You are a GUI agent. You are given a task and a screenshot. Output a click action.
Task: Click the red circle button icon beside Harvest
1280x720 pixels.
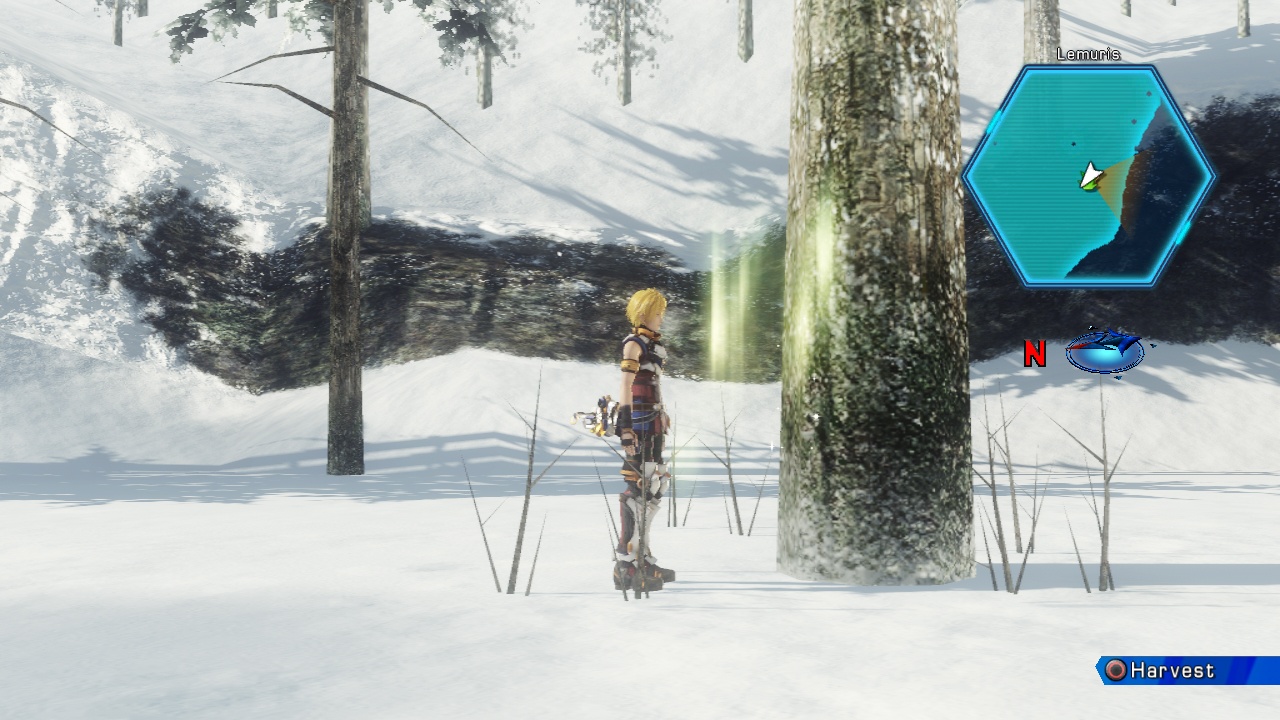coord(1115,669)
